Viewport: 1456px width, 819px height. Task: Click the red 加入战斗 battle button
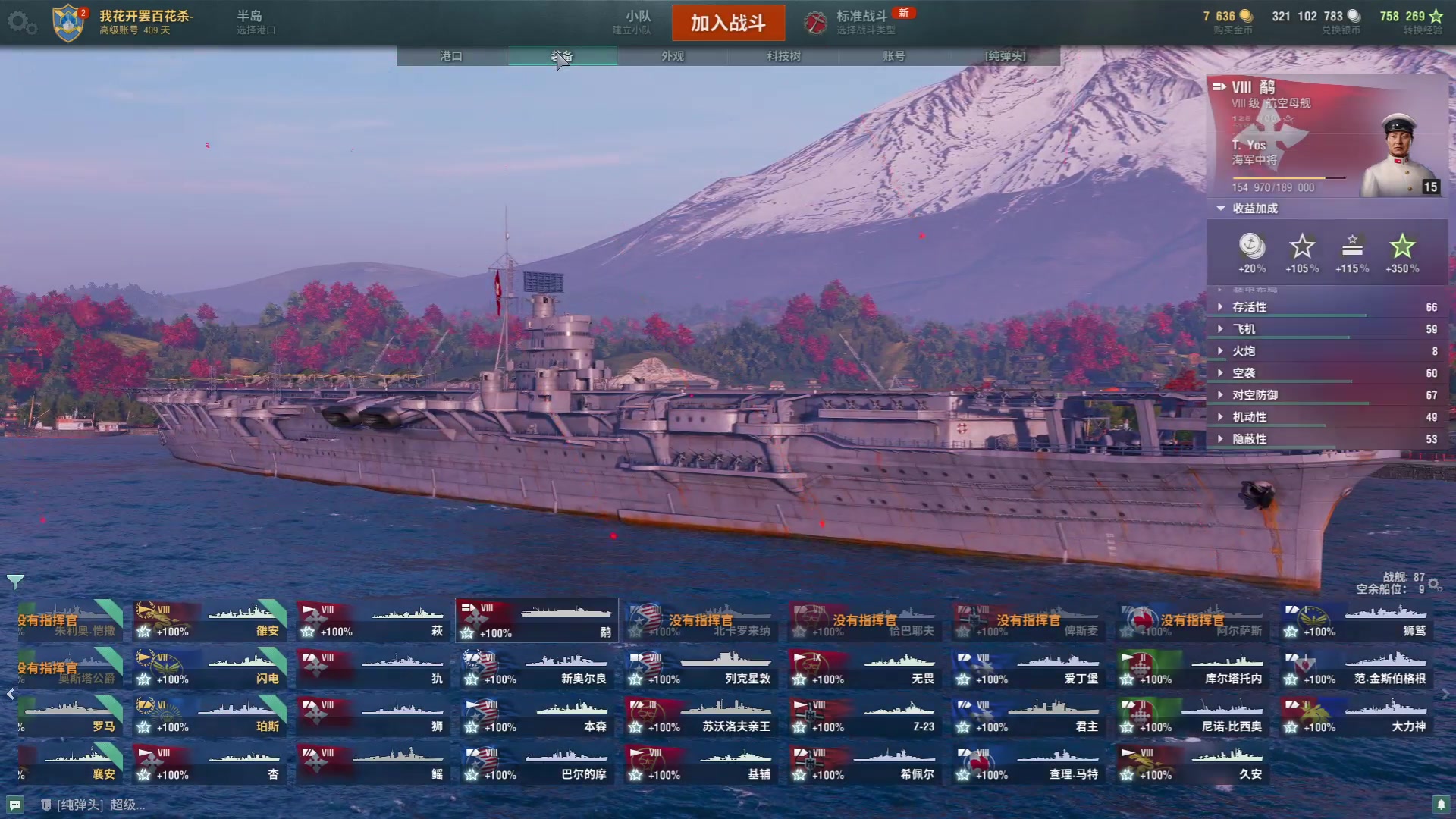click(728, 23)
